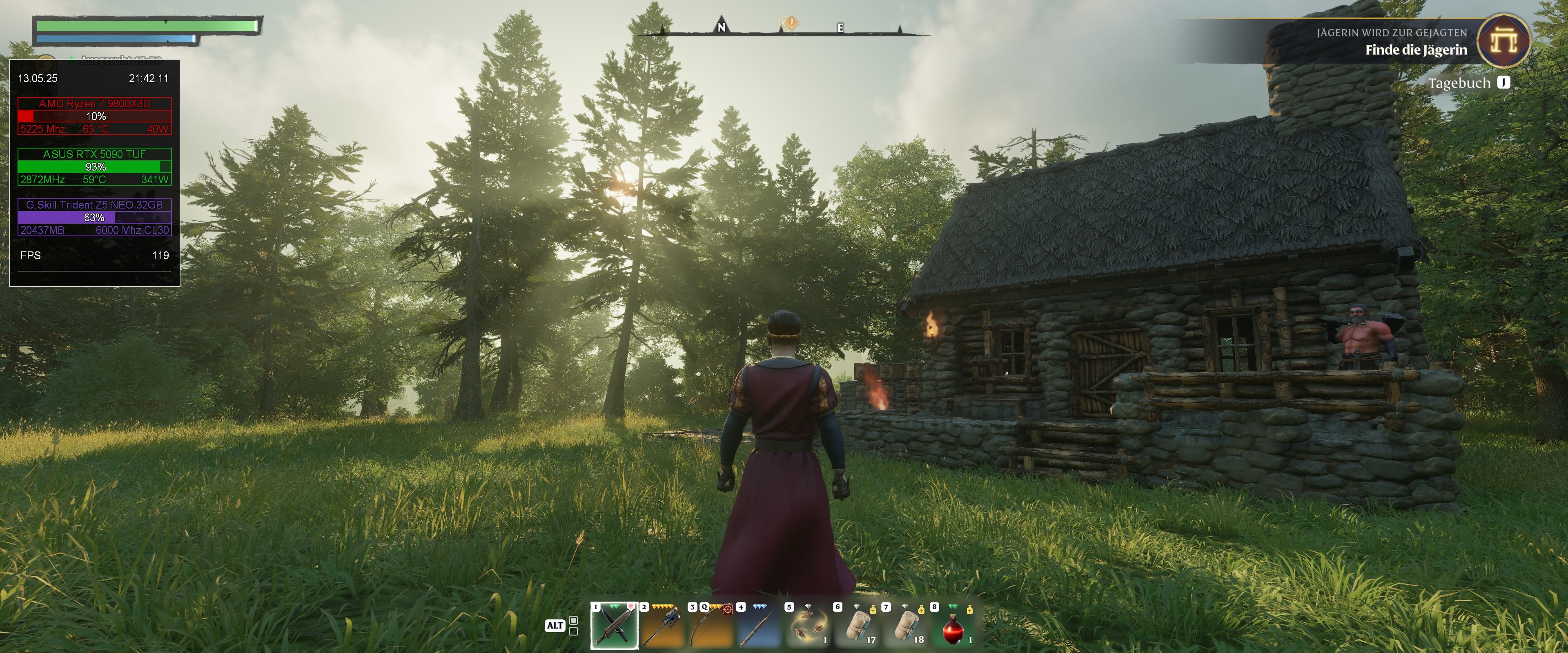Use the swirling feathers item

(x=807, y=626)
